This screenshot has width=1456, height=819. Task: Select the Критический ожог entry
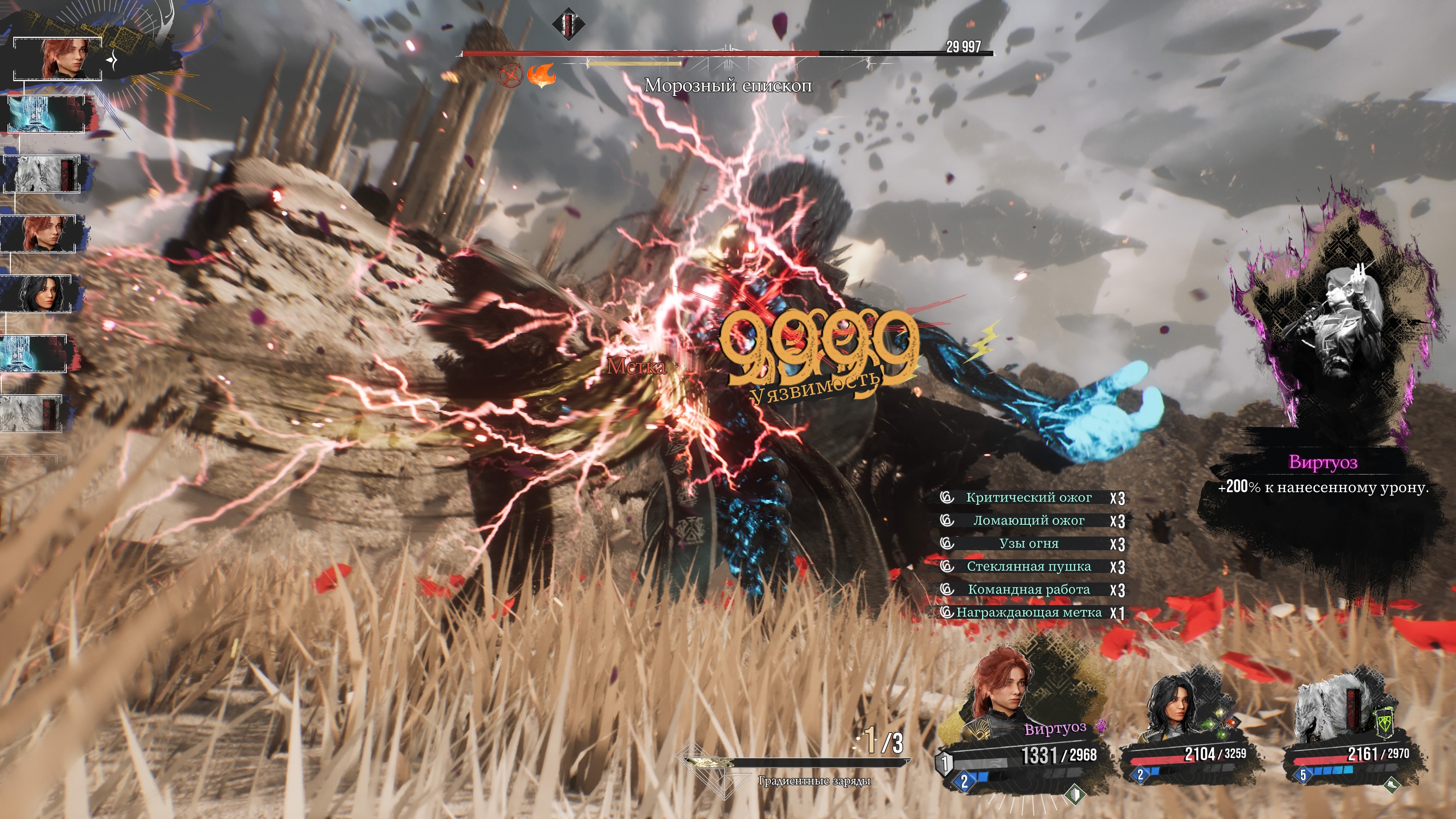1028,498
